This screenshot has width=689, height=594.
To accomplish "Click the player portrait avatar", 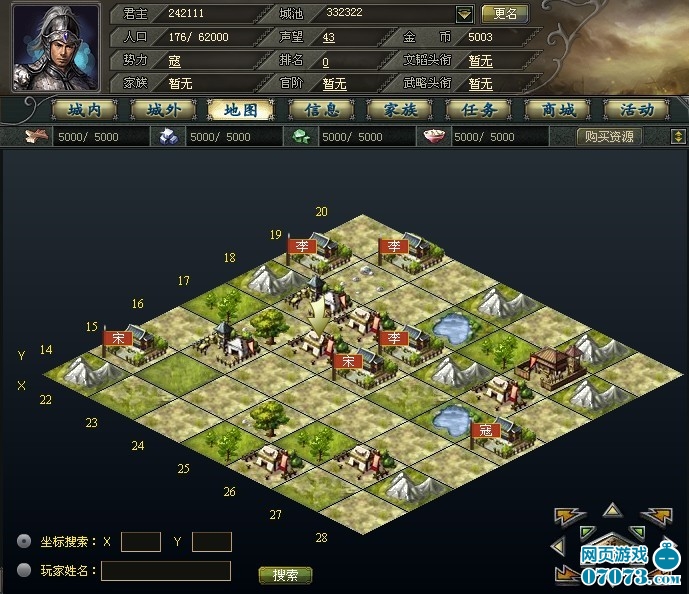I will (x=56, y=47).
